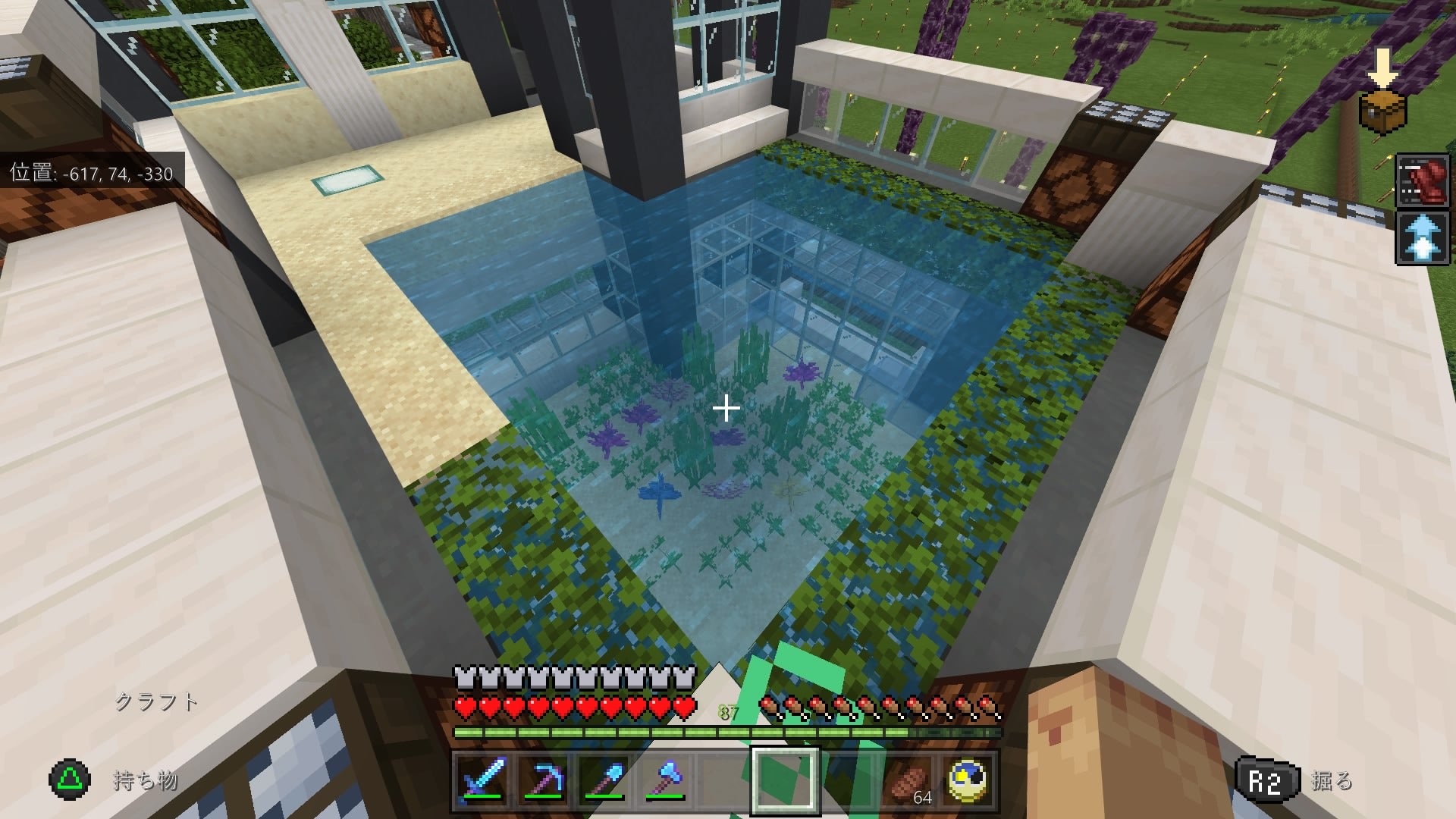The height and width of the screenshot is (819, 1456).
Task: Click the barrel icon under the yellow arrow marker
Action: pos(1383,111)
